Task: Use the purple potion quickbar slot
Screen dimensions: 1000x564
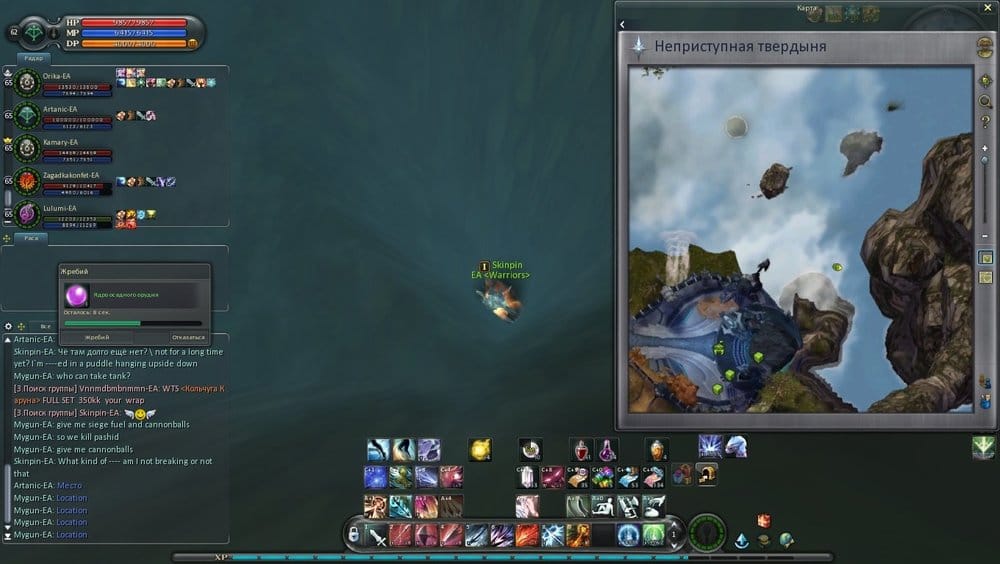Action: [x=607, y=450]
